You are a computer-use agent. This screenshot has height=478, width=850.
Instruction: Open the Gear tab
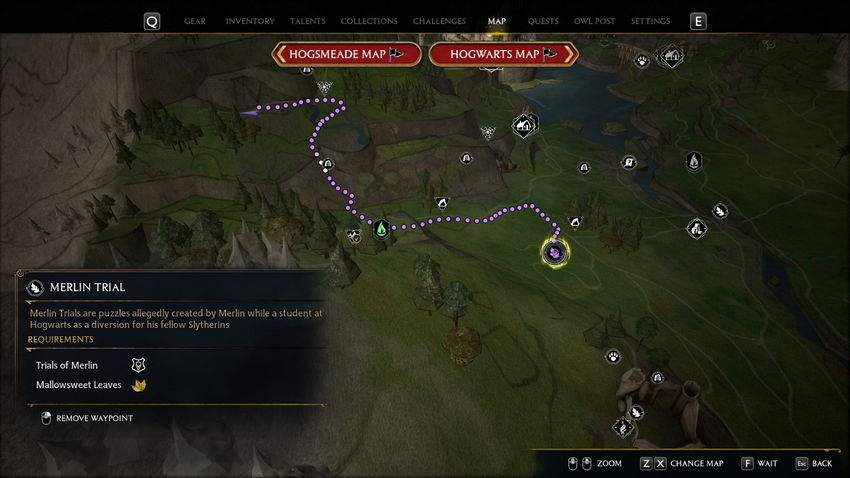click(x=195, y=21)
